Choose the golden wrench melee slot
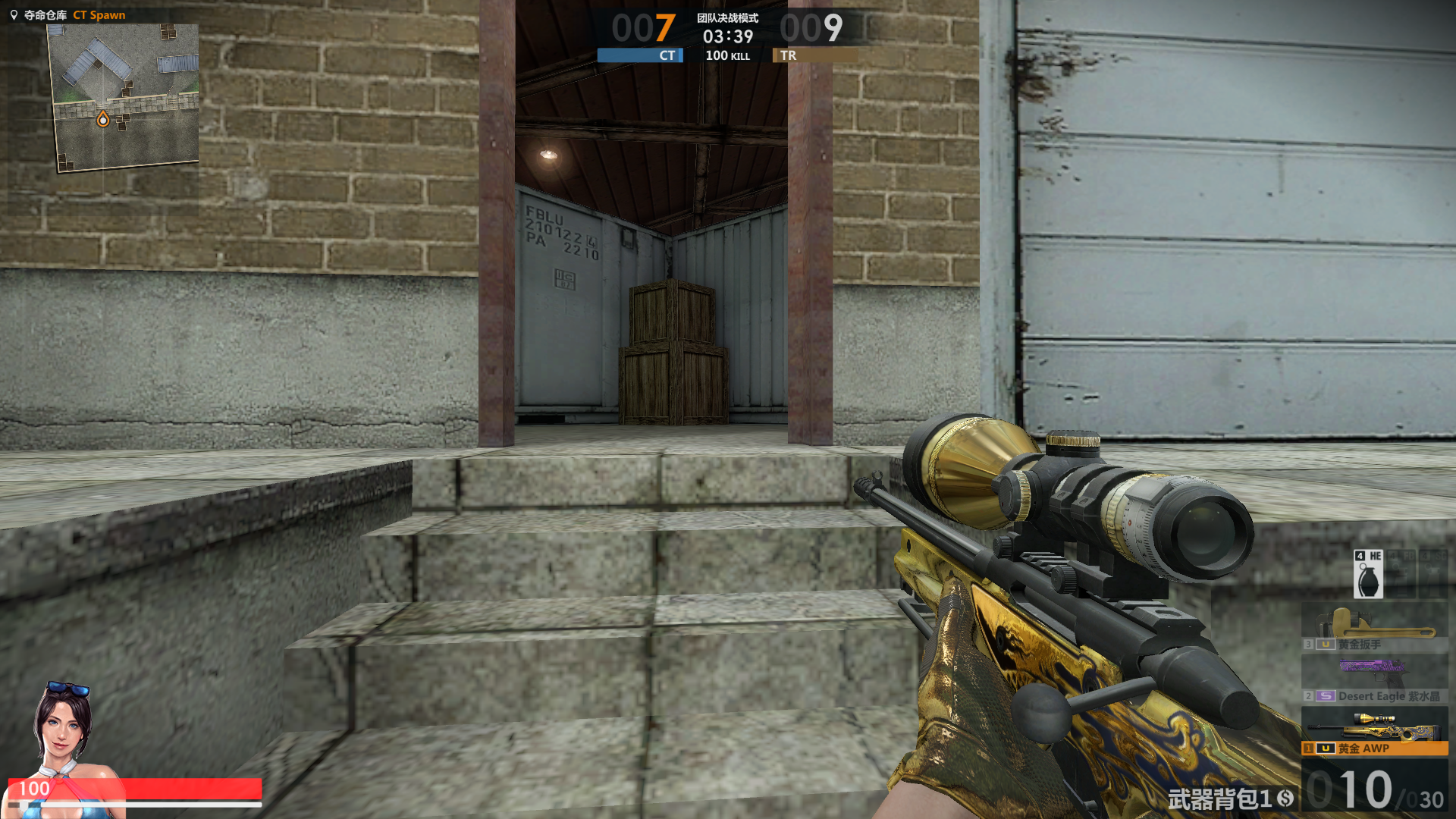1456x819 pixels. pyautogui.click(x=1374, y=629)
